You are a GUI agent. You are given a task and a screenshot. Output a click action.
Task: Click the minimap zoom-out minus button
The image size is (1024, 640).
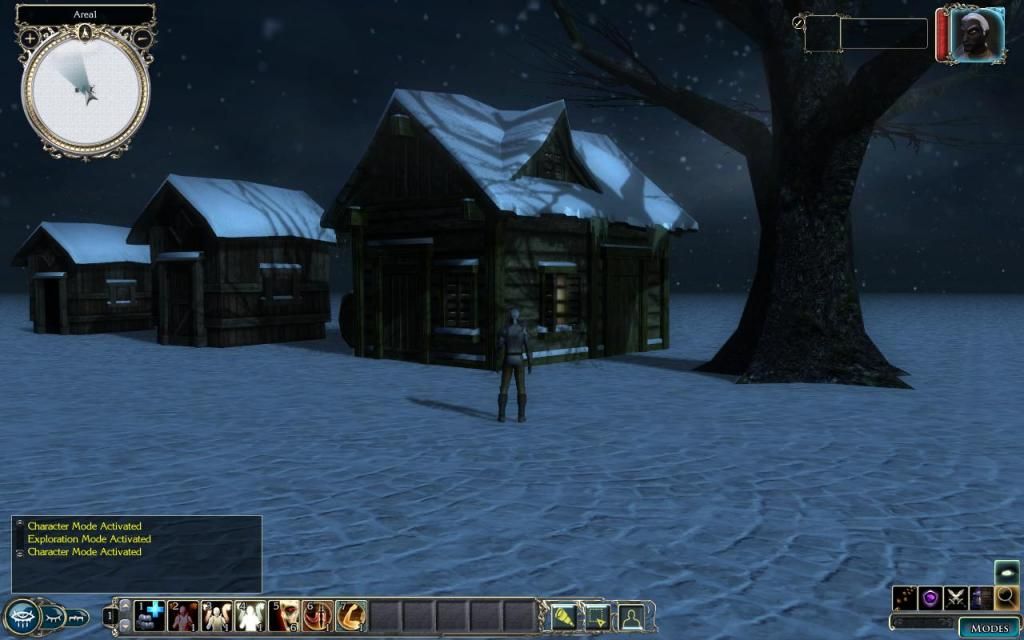(x=142, y=37)
